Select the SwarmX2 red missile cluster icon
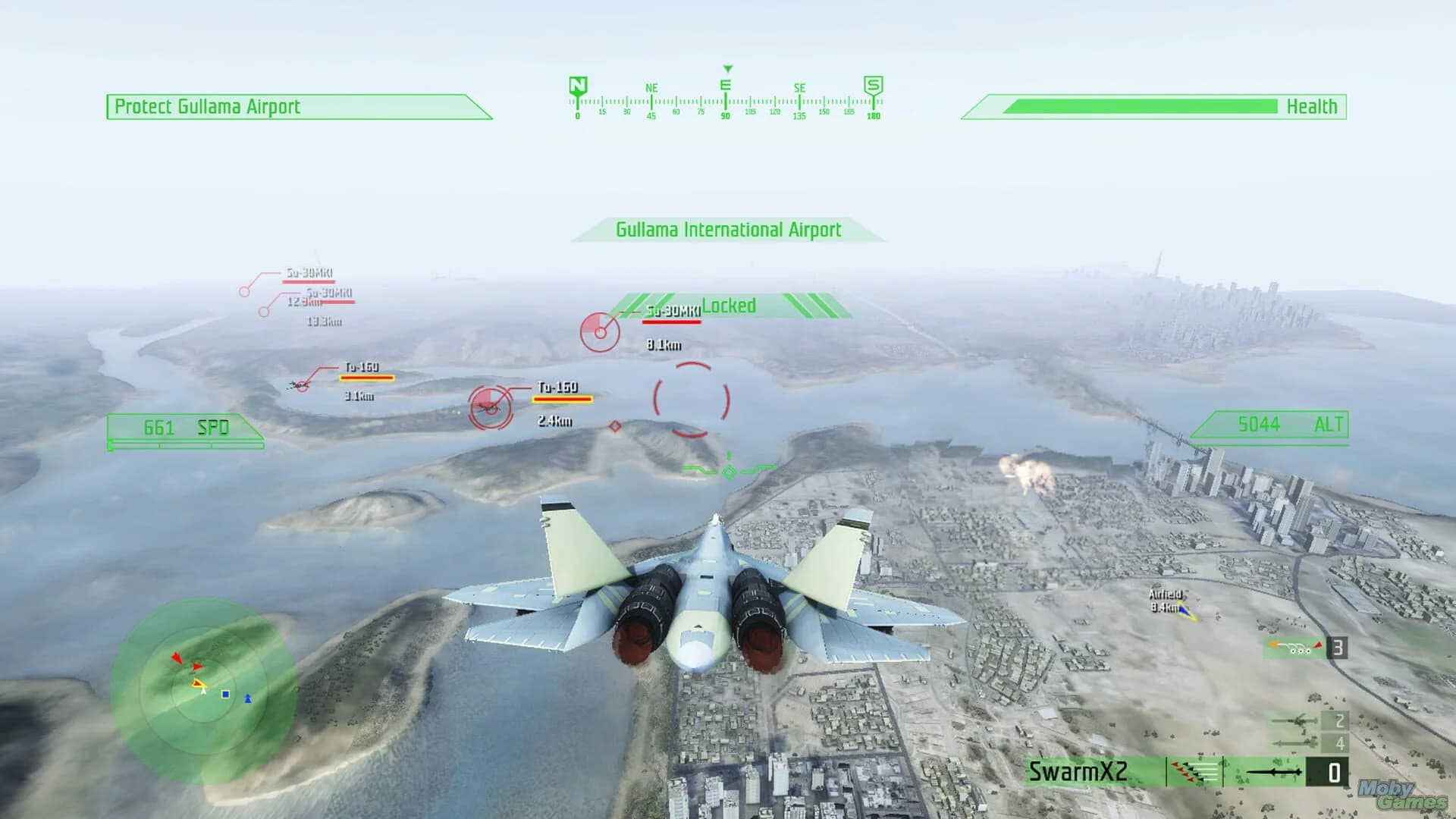1456x819 pixels. click(1193, 772)
